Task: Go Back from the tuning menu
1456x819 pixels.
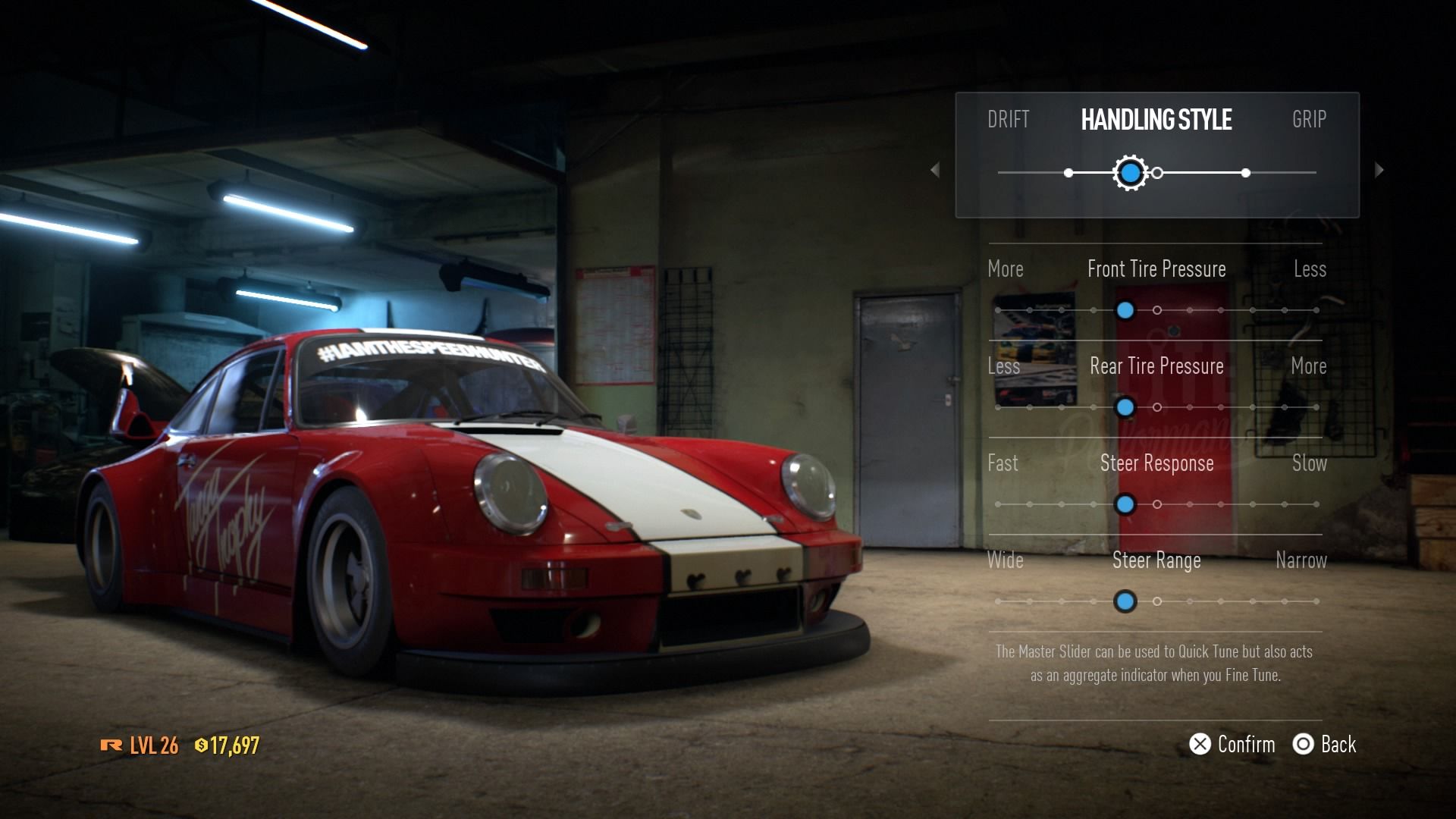Action: [x=1324, y=745]
